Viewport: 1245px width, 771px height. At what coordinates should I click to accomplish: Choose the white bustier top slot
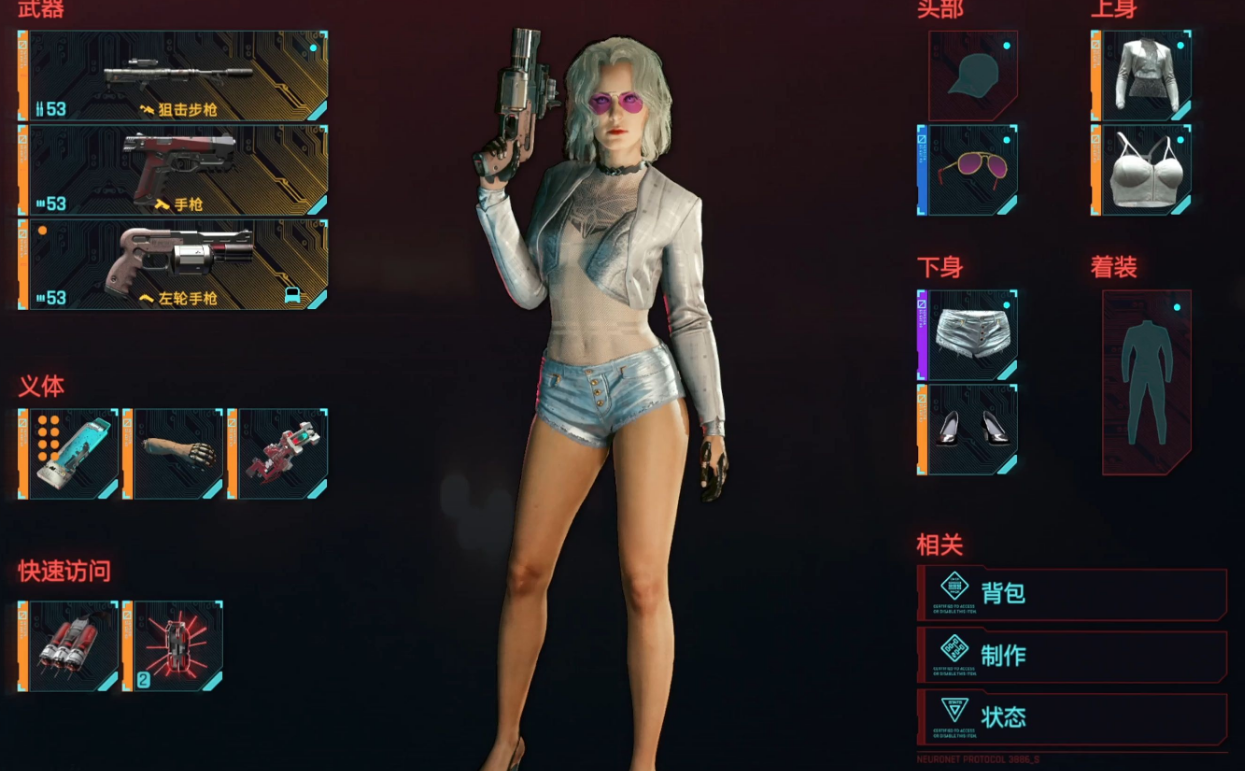coord(1143,170)
